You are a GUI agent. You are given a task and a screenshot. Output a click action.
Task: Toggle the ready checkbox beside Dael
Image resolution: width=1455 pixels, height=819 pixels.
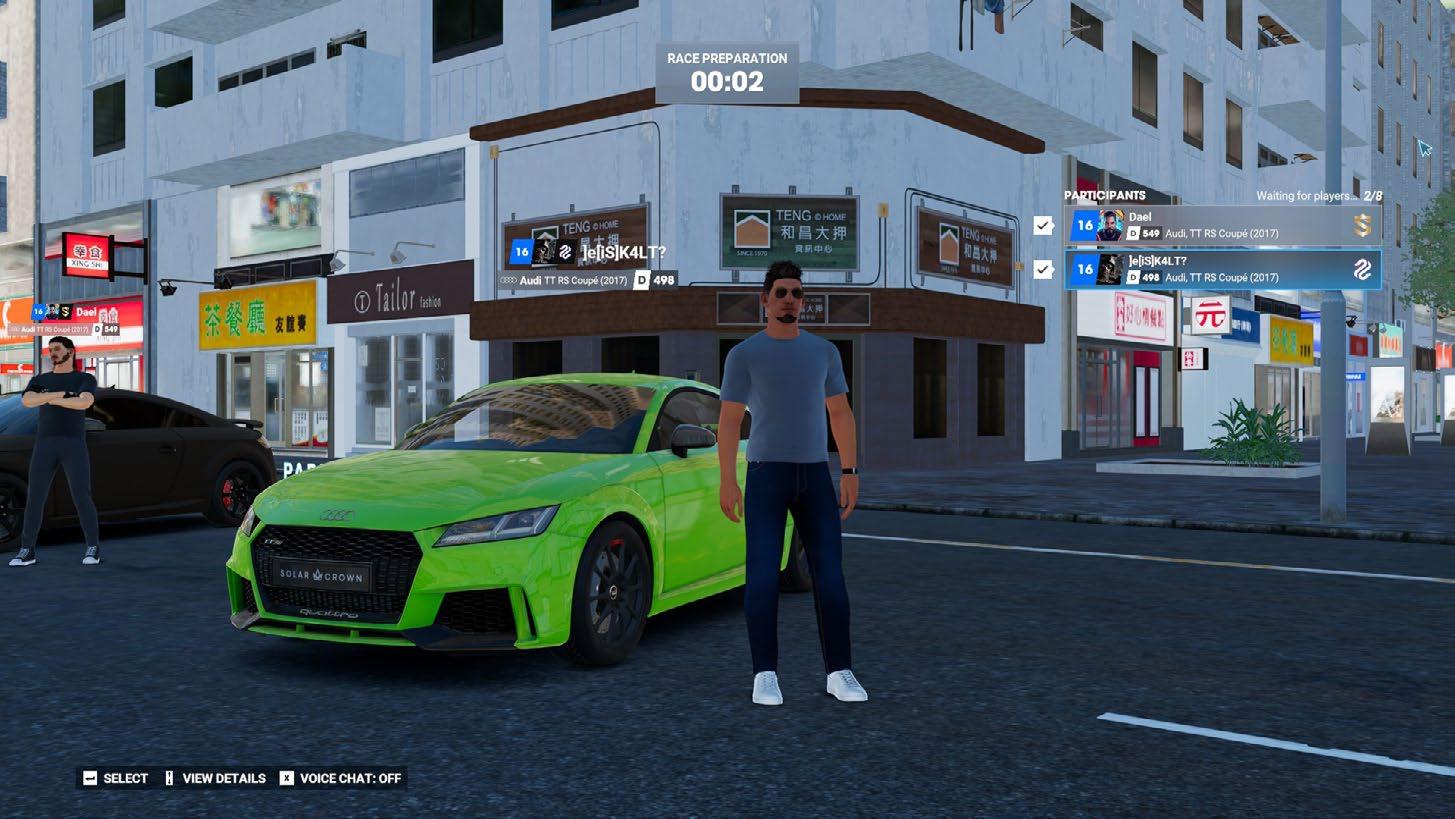click(x=1044, y=225)
